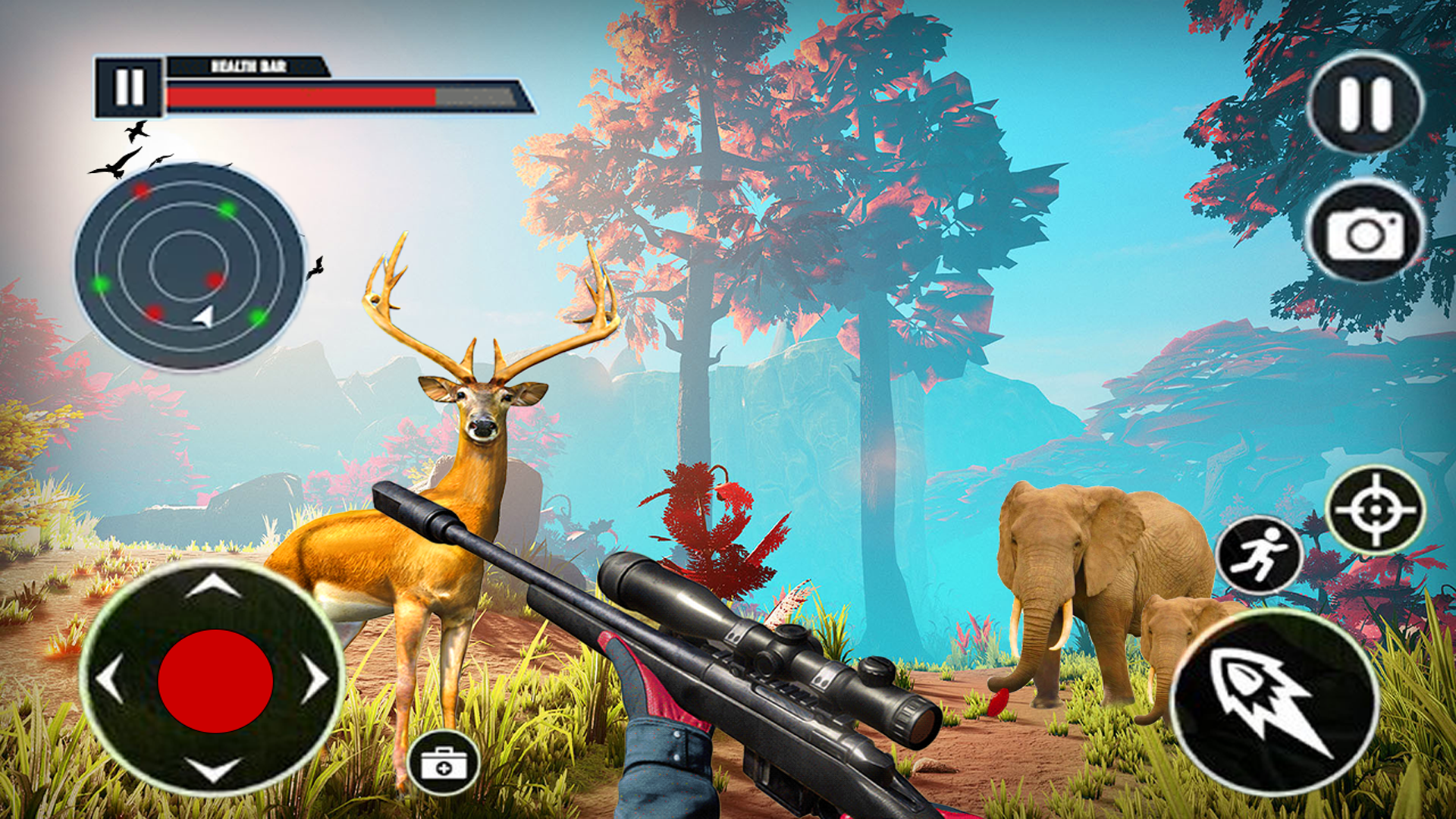This screenshot has height=819, width=1456.
Task: Tap the player arrow on the radar
Action: 203,318
